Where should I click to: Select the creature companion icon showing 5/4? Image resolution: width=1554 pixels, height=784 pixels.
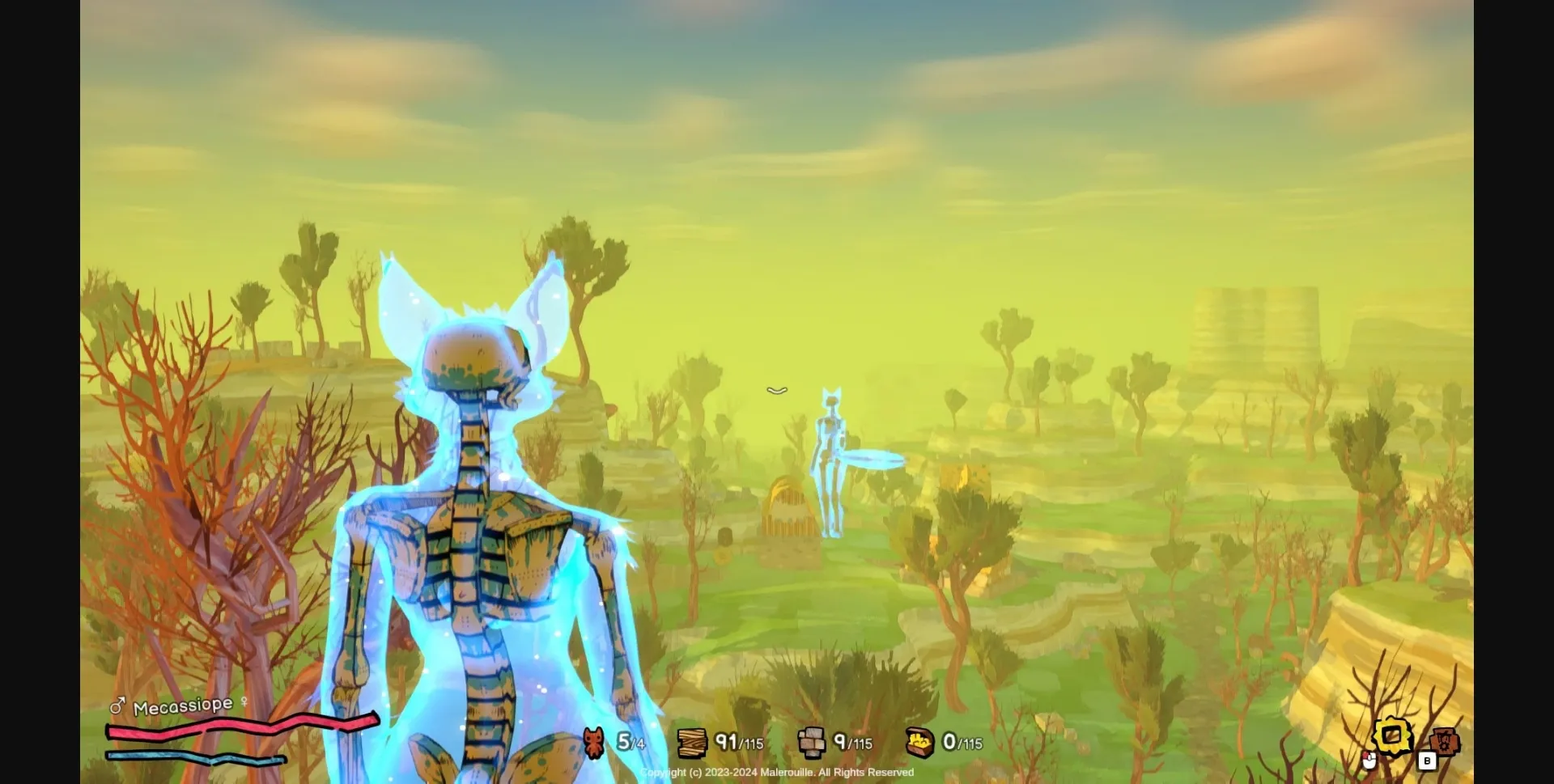coord(596,743)
